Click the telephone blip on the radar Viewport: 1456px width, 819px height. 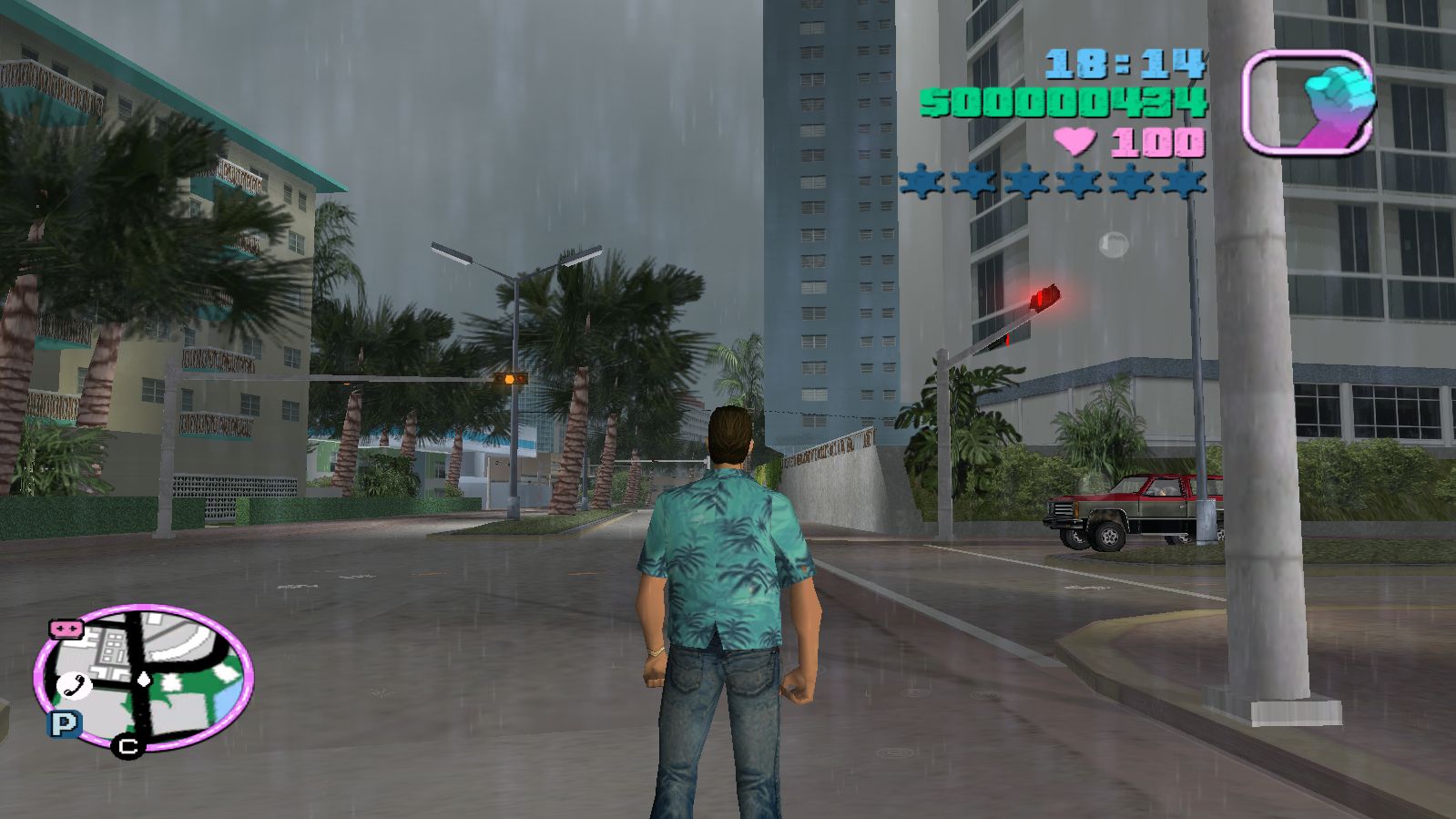point(70,686)
